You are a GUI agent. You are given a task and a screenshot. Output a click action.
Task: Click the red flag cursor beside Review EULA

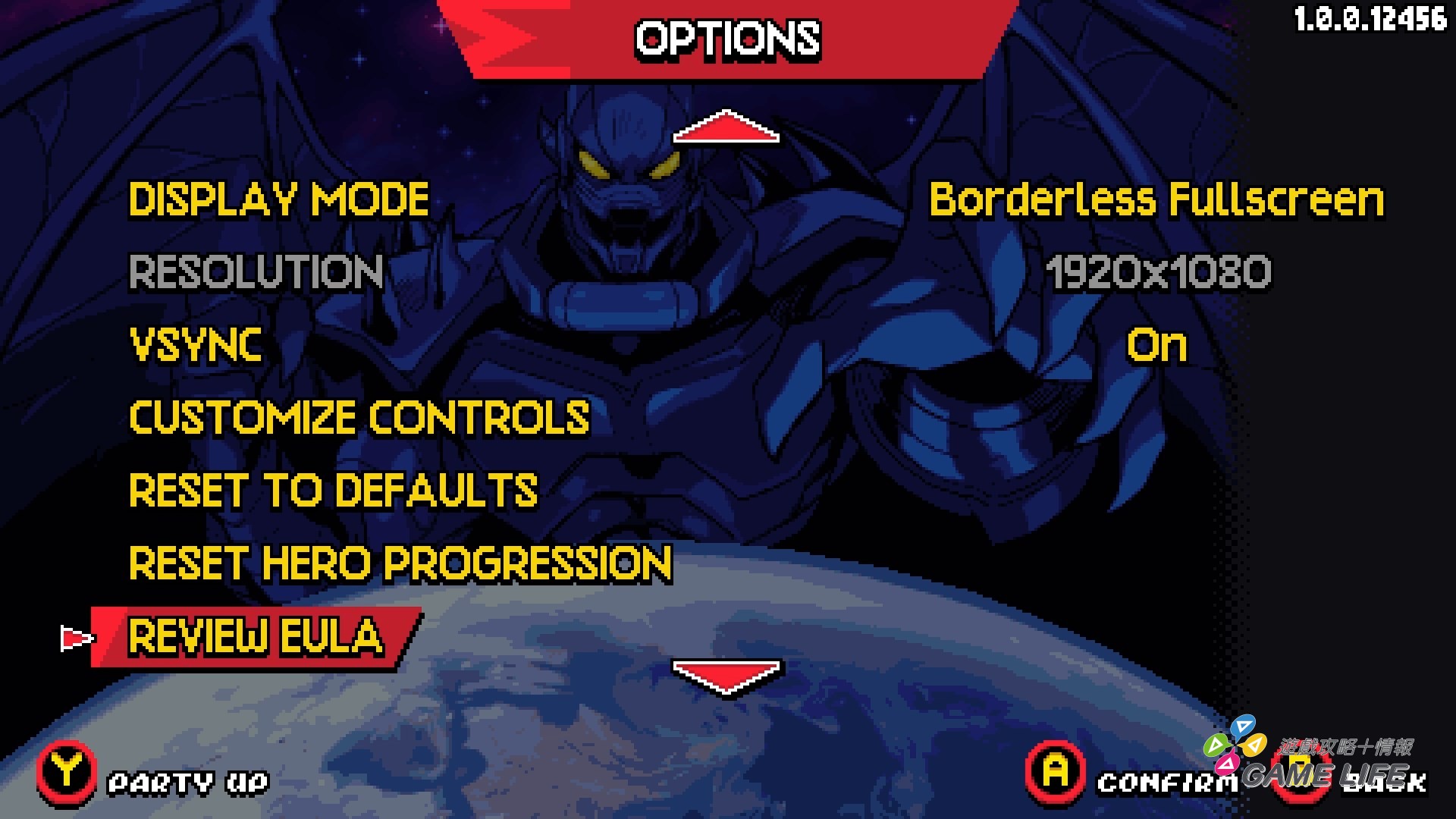[x=77, y=638]
